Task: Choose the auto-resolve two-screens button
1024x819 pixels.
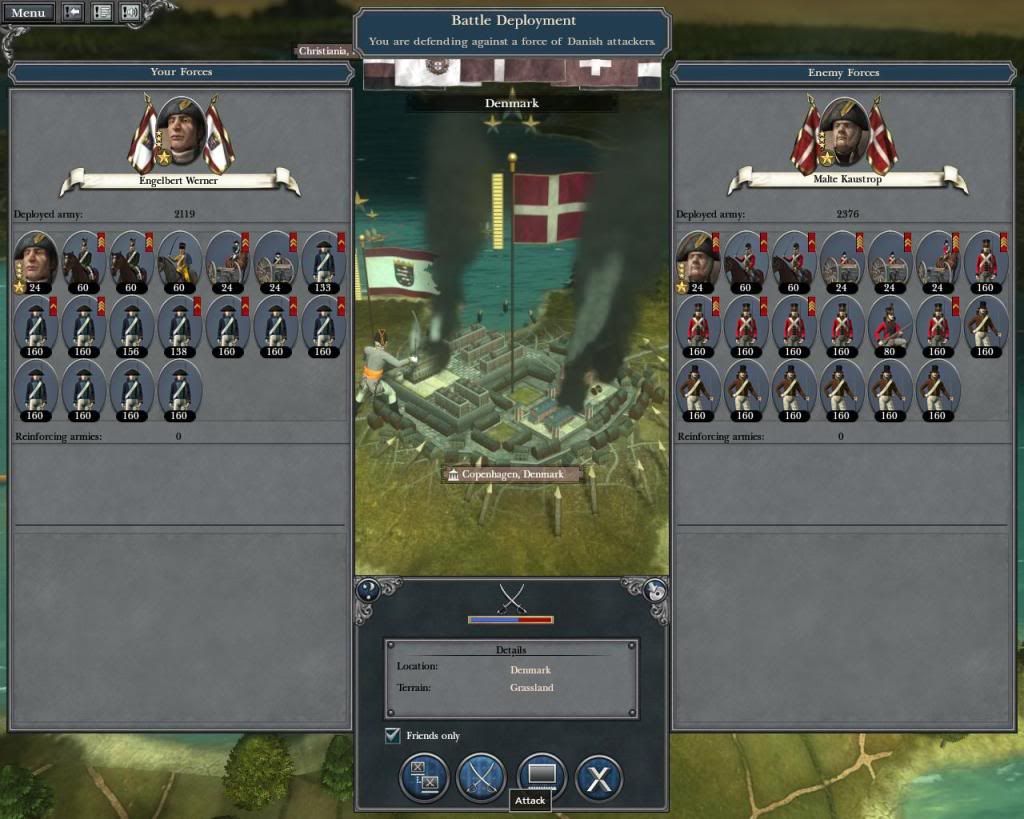Action: (424, 779)
